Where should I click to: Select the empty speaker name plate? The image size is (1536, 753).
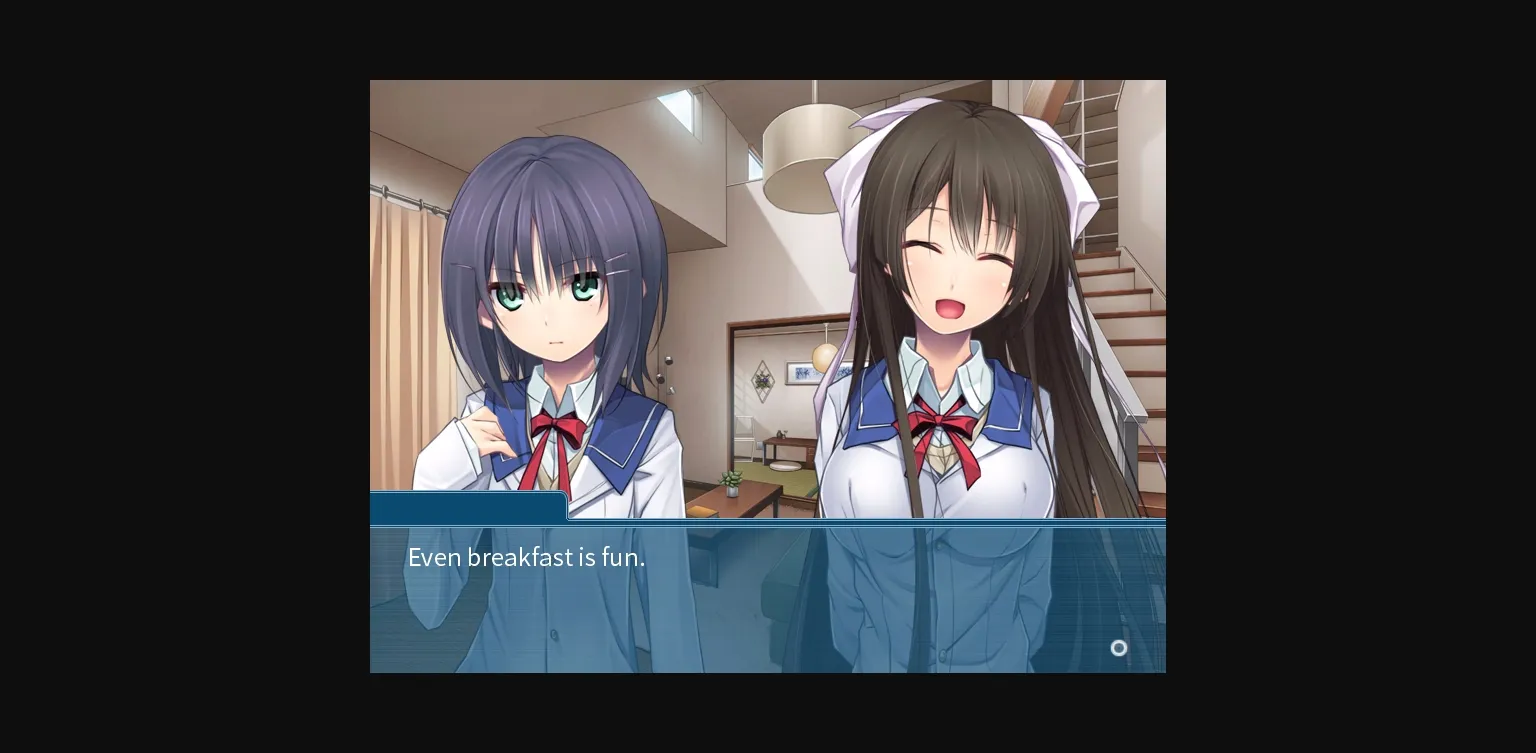(x=468, y=506)
